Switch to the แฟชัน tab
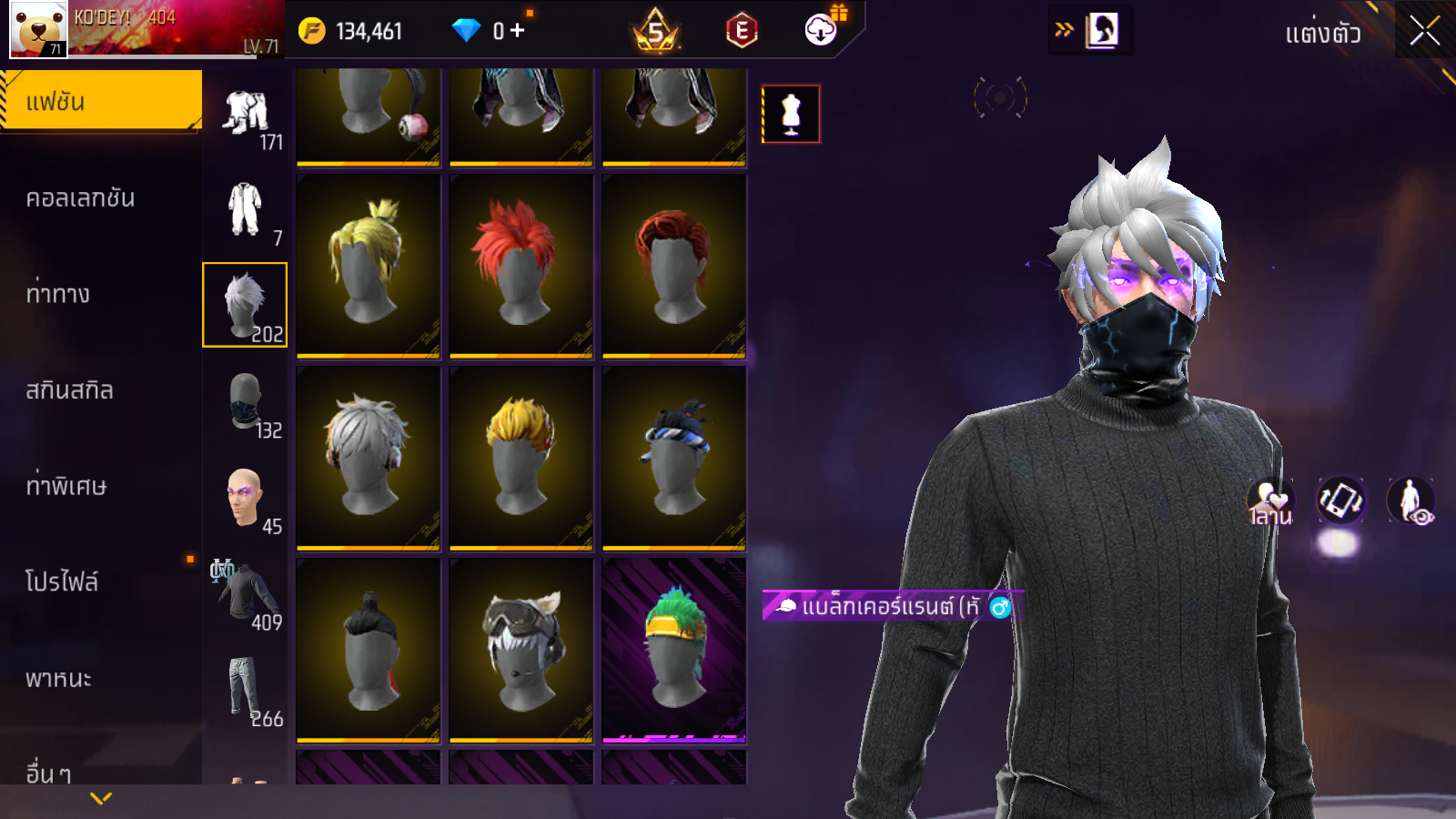 pos(101,101)
